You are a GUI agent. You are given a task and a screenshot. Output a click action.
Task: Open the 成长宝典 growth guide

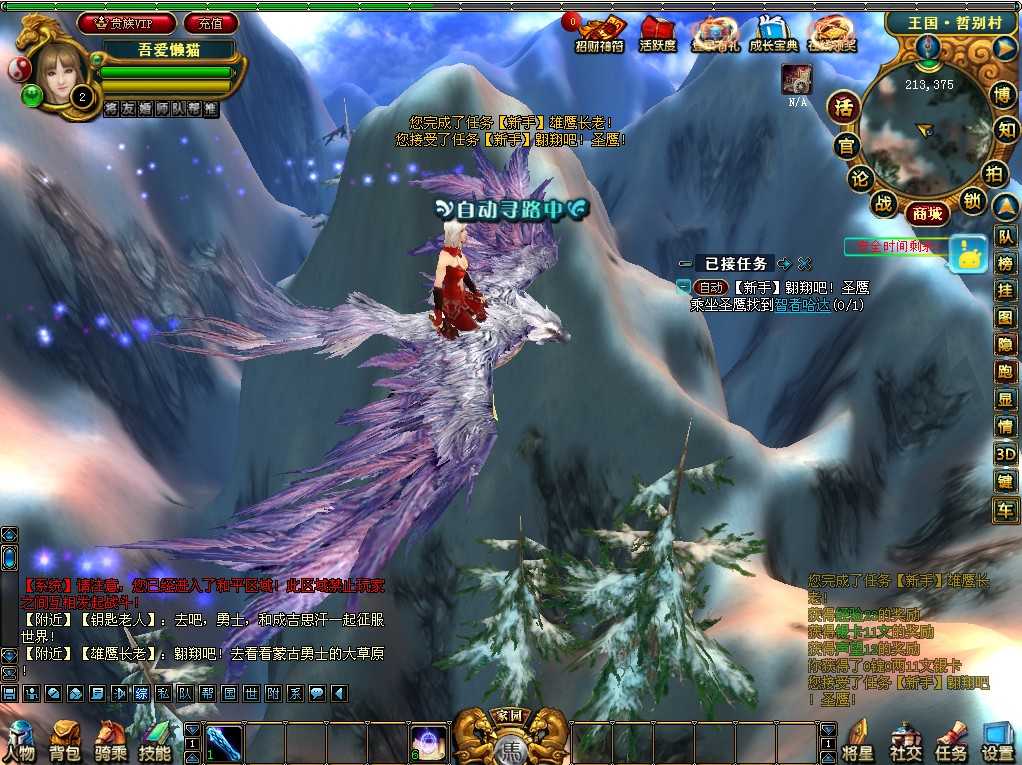[x=773, y=34]
